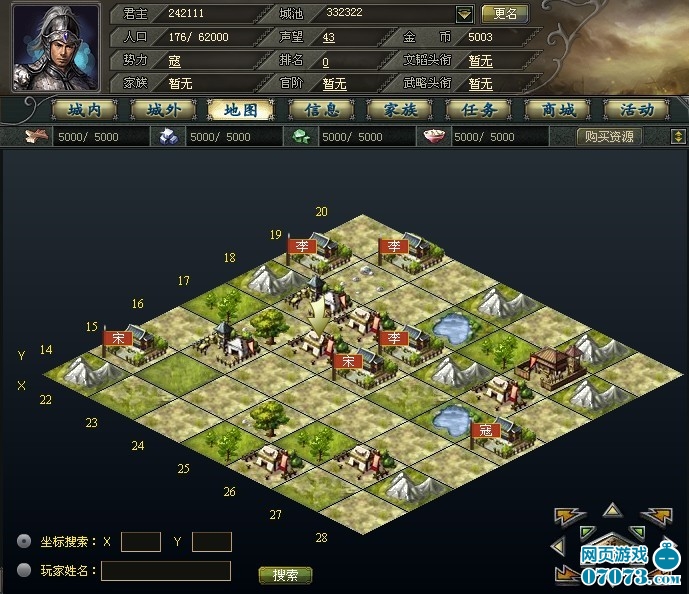Hit the green 搜索 (search) button
This screenshot has width=689, height=594.
pos(285,575)
